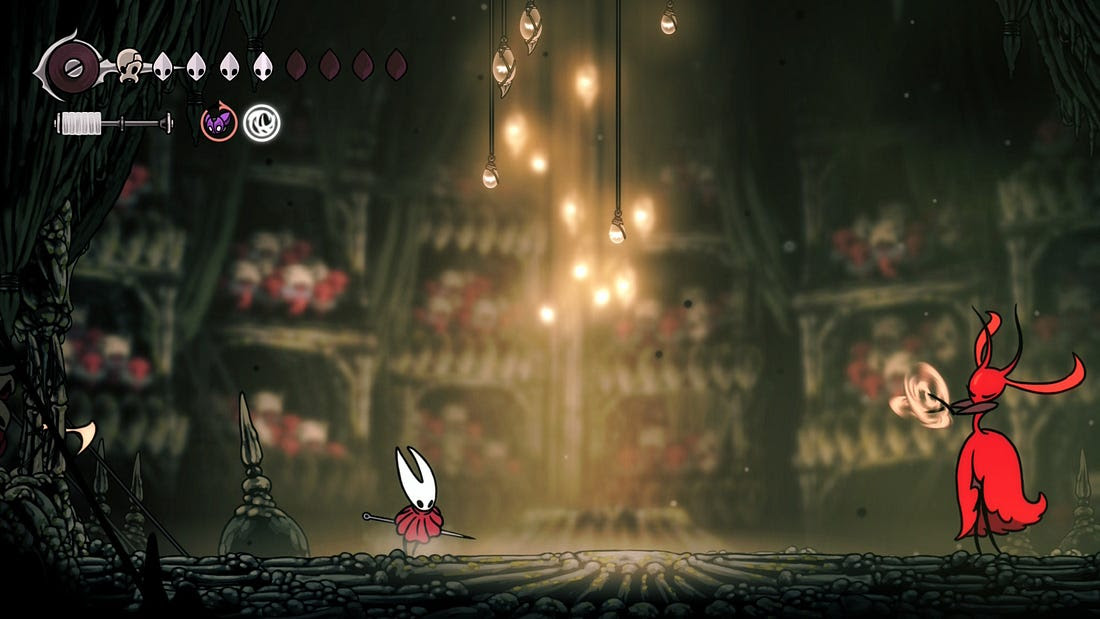Screen dimensions: 1100x619
Task: Activate the white spiral silk skill icon
Action: coord(262,123)
